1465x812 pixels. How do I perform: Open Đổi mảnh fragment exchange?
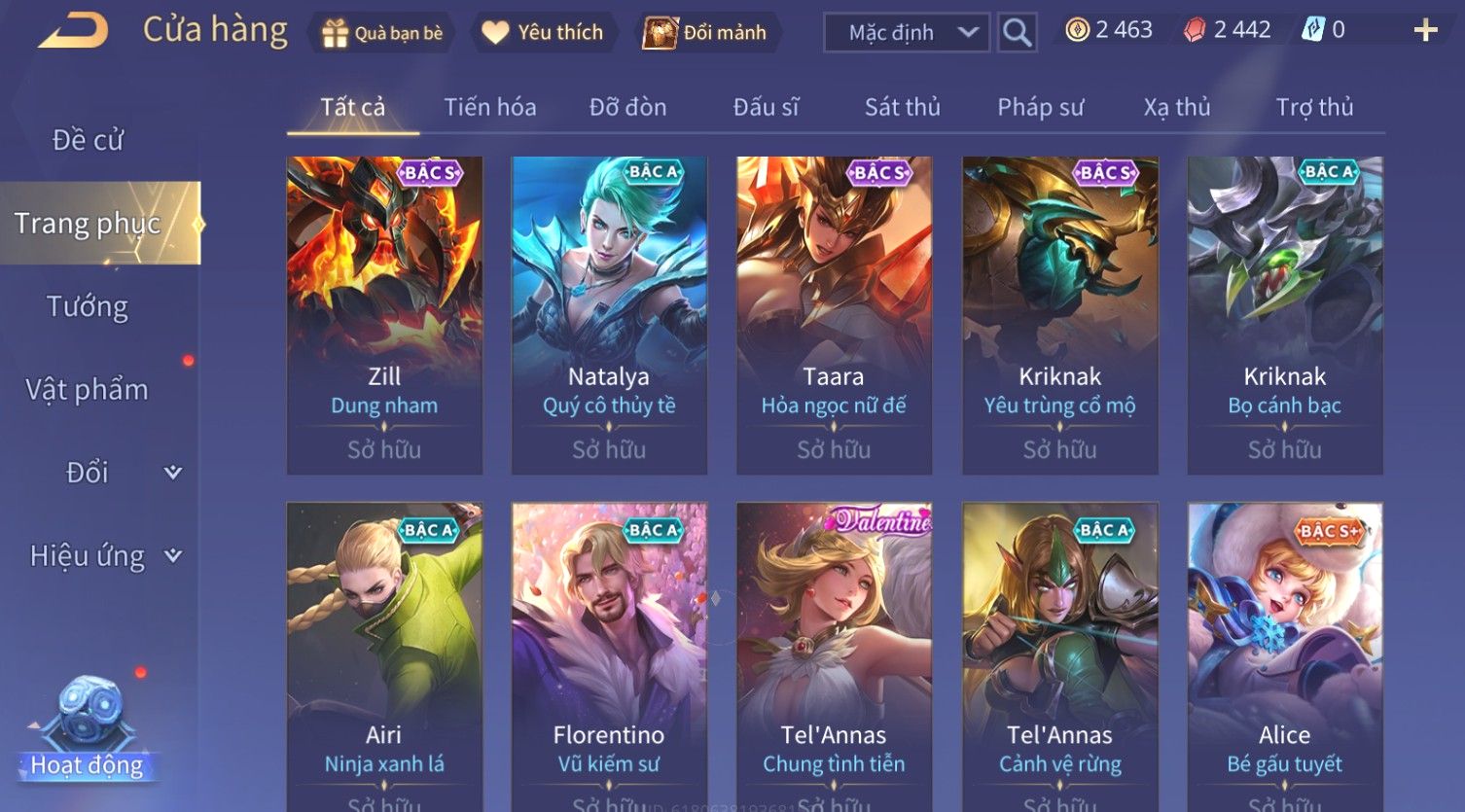coord(705,33)
